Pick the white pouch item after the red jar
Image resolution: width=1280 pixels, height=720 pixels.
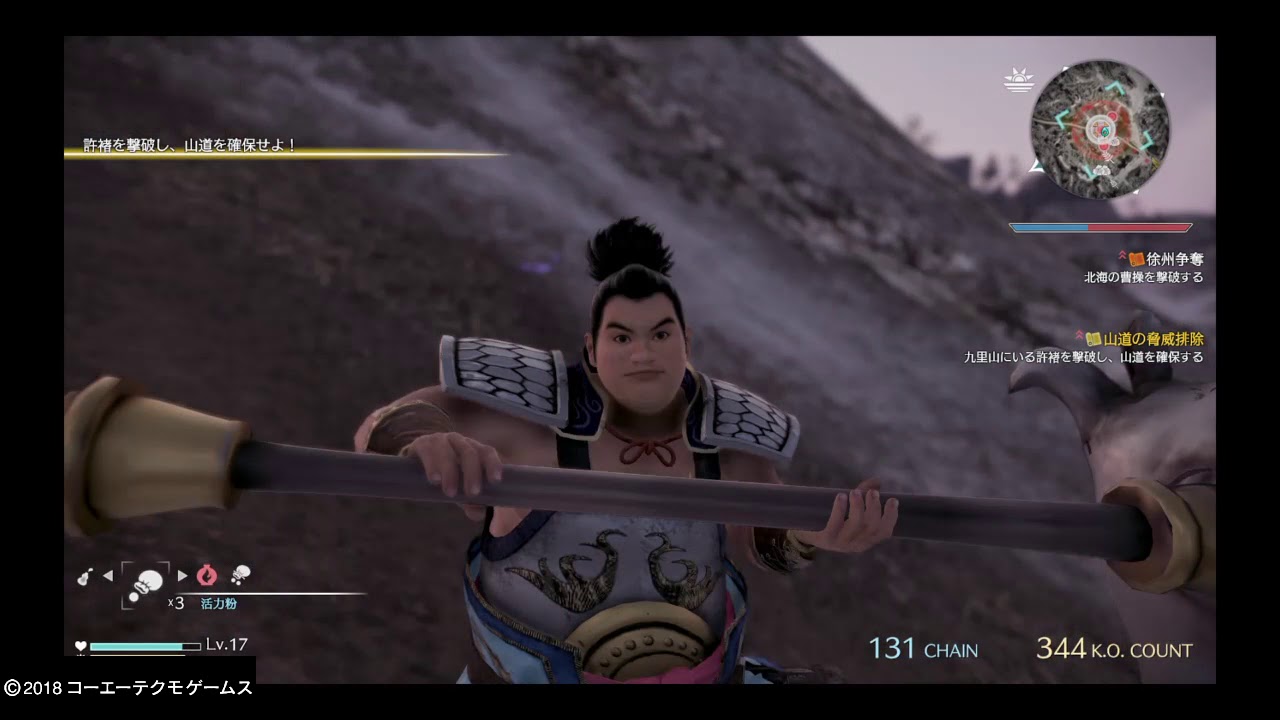240,574
